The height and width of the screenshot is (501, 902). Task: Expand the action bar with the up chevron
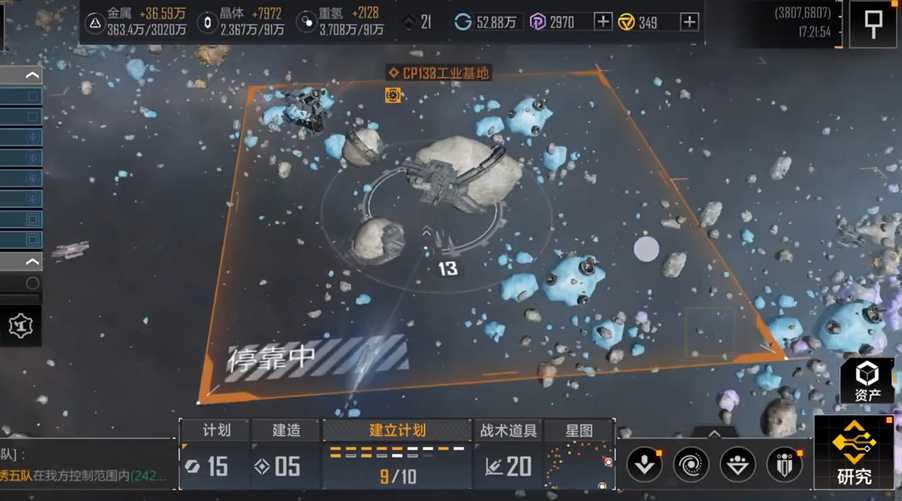click(714, 434)
